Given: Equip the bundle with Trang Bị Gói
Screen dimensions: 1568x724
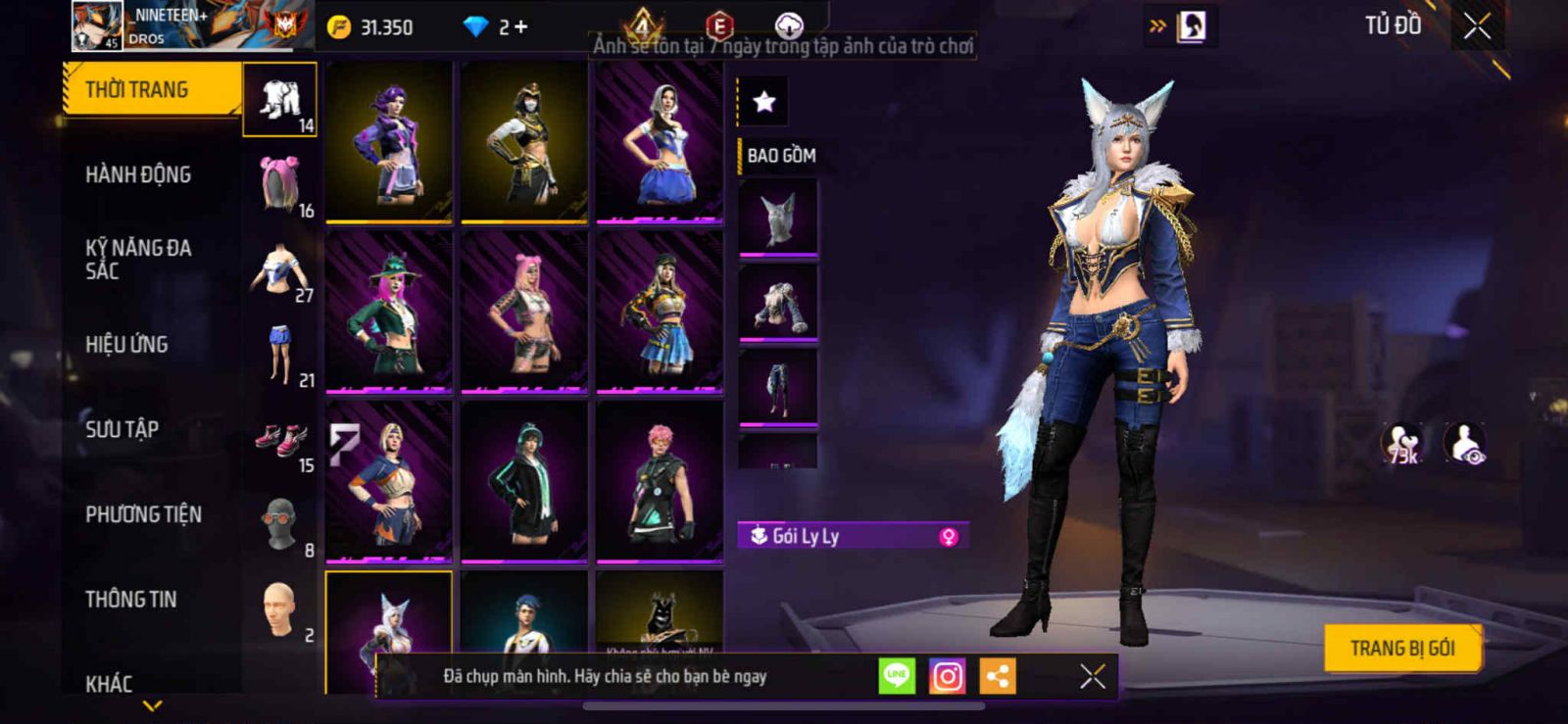Looking at the screenshot, I should pos(1401,649).
